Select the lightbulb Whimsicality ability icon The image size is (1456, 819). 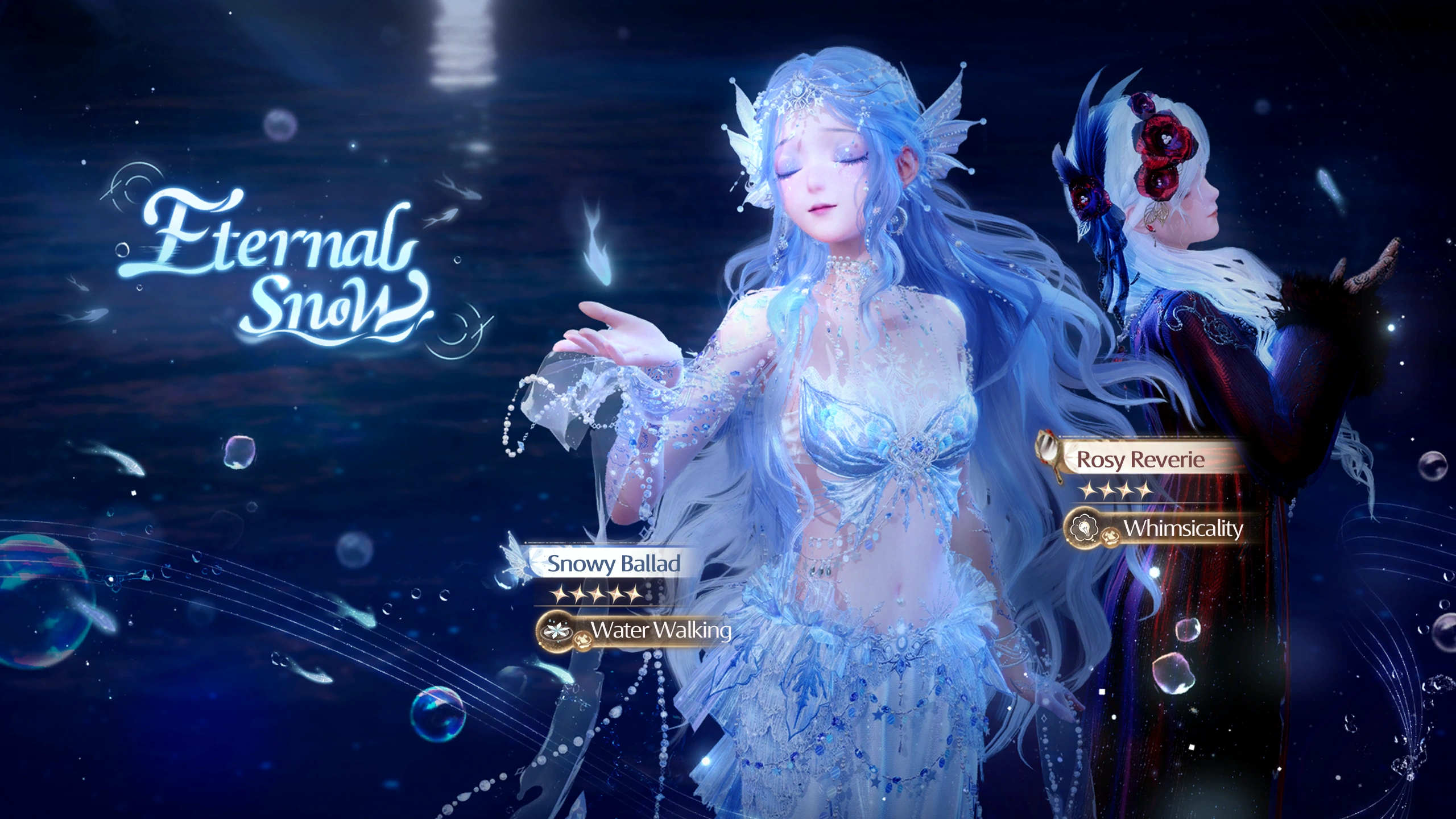tap(1085, 528)
